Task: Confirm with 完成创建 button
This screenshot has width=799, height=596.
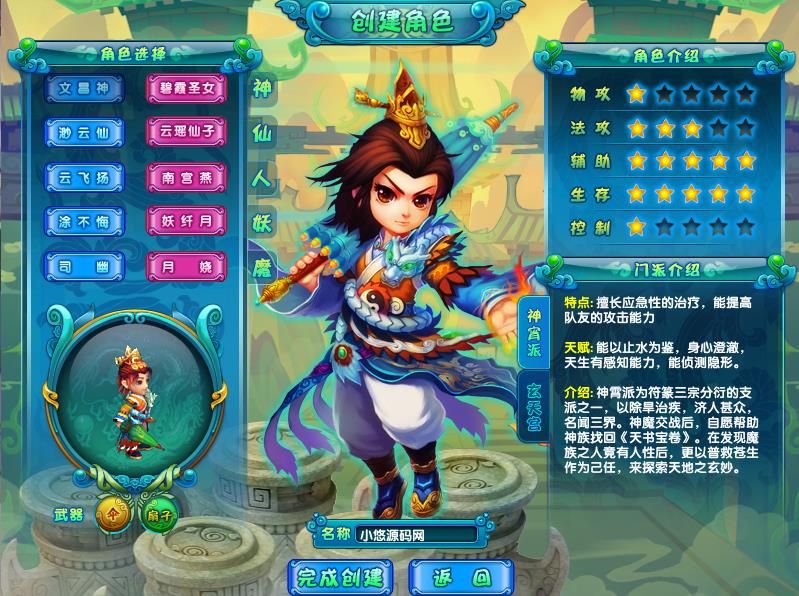Action: coord(341,577)
